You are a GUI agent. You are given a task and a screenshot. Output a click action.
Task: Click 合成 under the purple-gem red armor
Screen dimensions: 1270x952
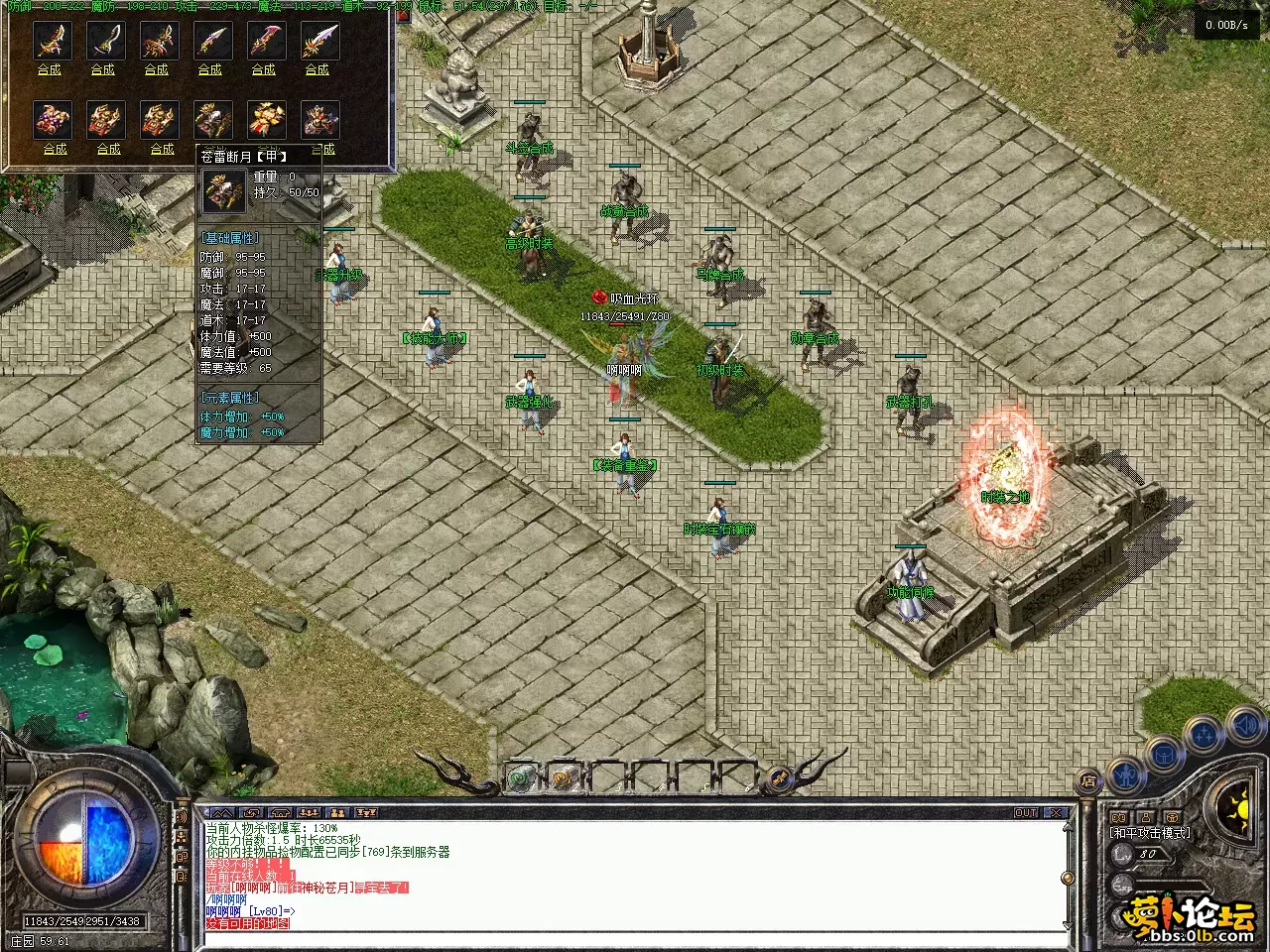tap(55, 149)
